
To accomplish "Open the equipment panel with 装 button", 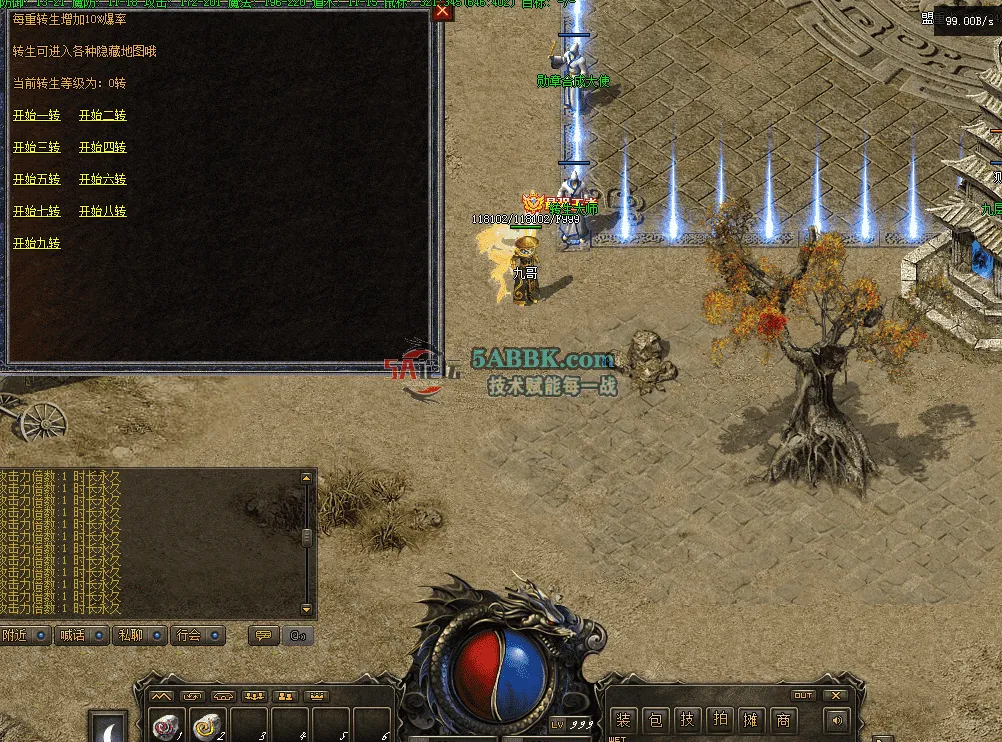I will pyautogui.click(x=624, y=720).
